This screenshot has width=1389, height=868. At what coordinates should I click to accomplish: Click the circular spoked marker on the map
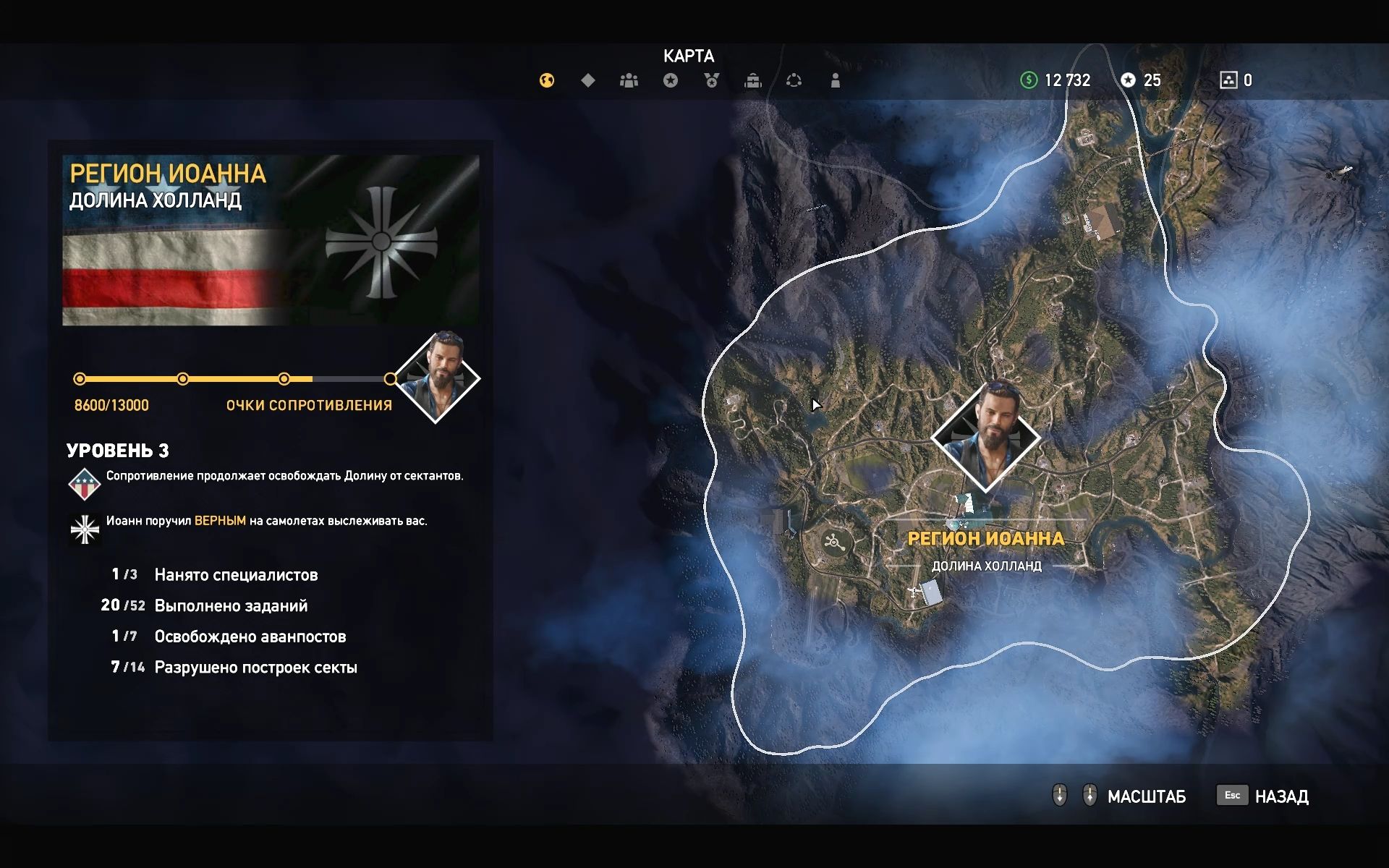pyautogui.click(x=833, y=541)
